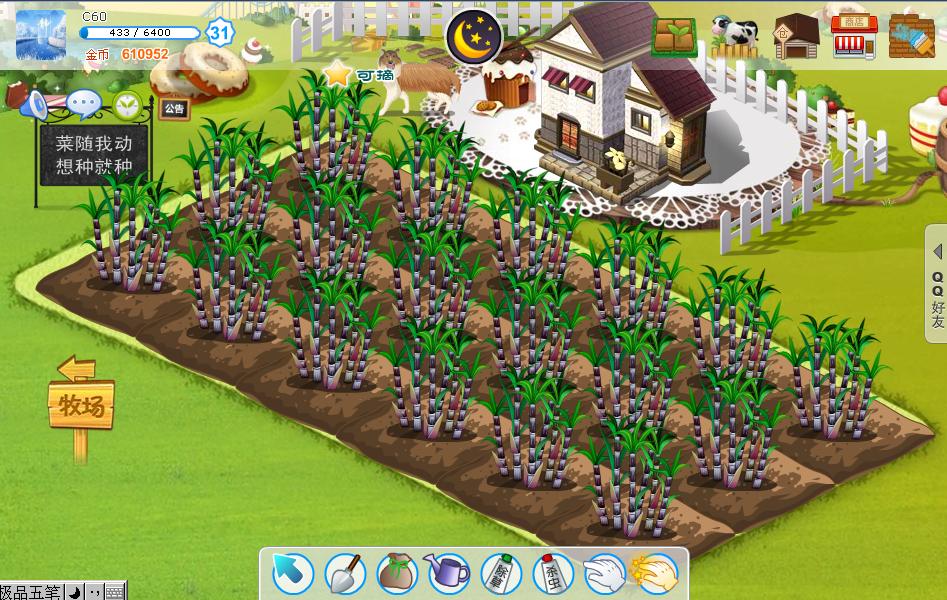The width and height of the screenshot is (947, 600).
Task: Open the brick and paintbrush decoration tool
Action: [911, 36]
